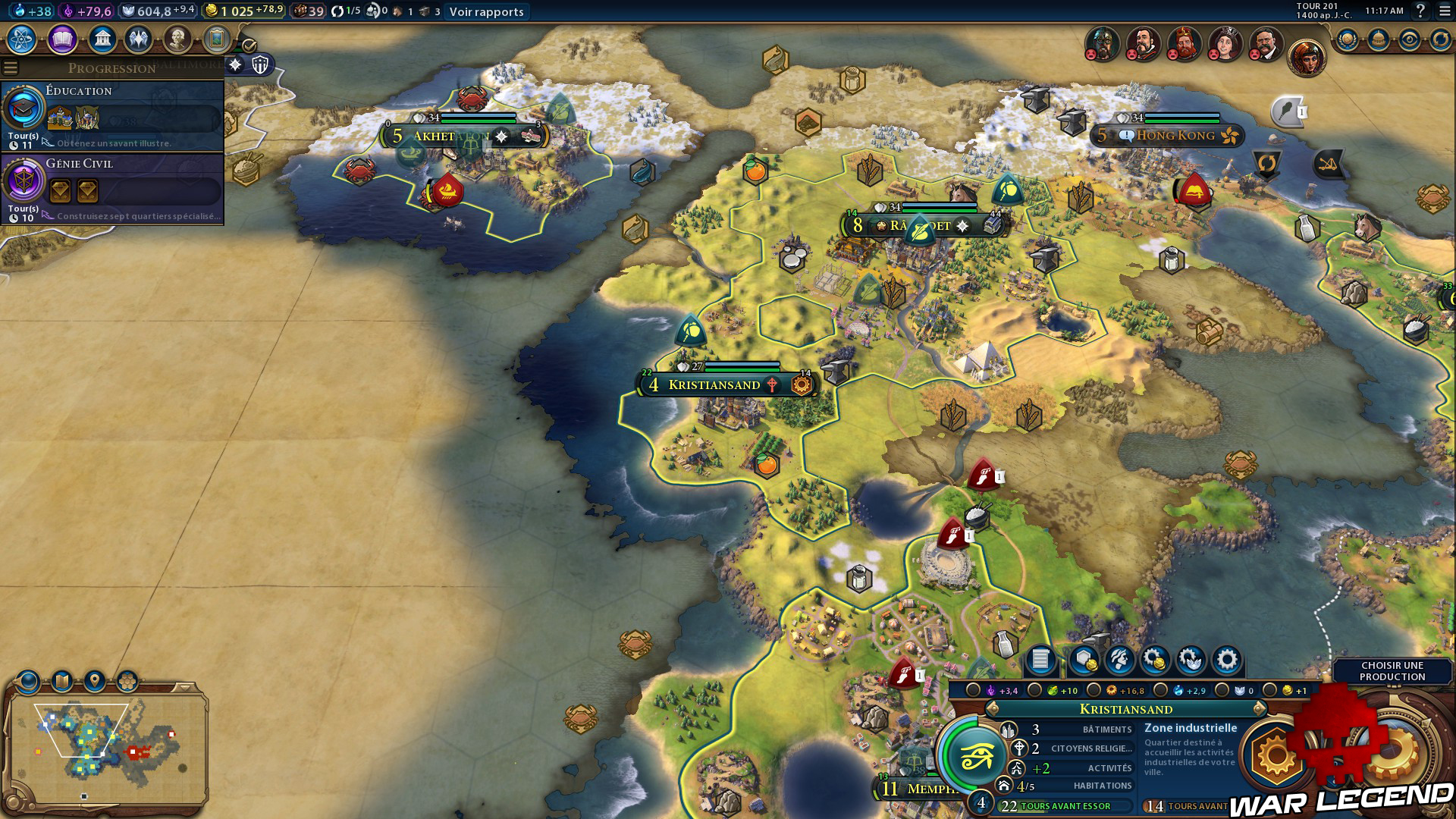Click the left chevron to view the previous city

click(992, 709)
